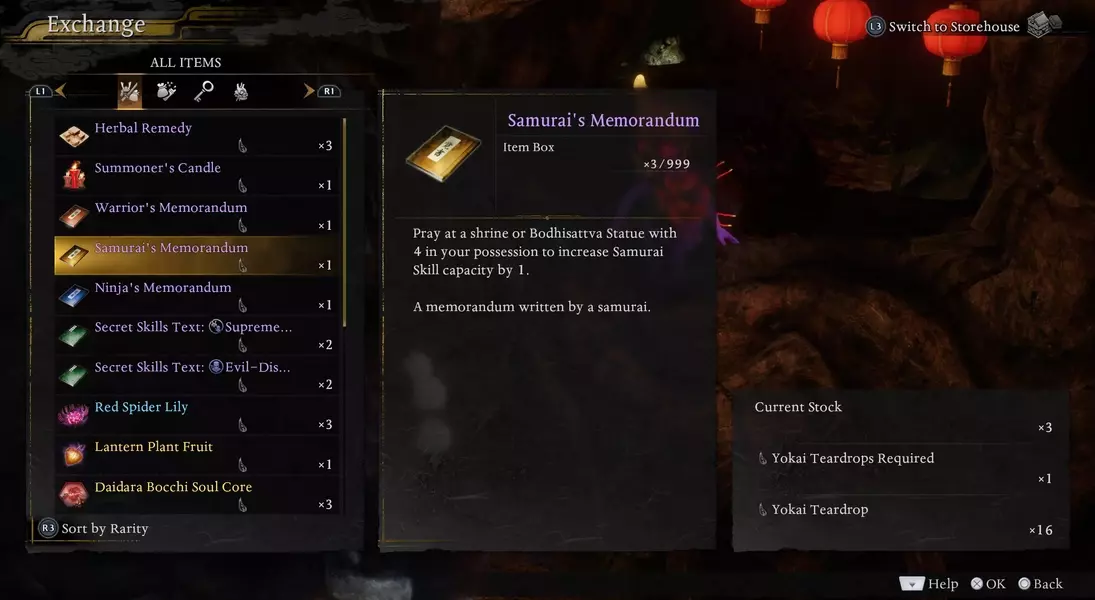Go back from the Exchange menu
Viewport: 1095px width, 600px height.
click(x=1040, y=584)
